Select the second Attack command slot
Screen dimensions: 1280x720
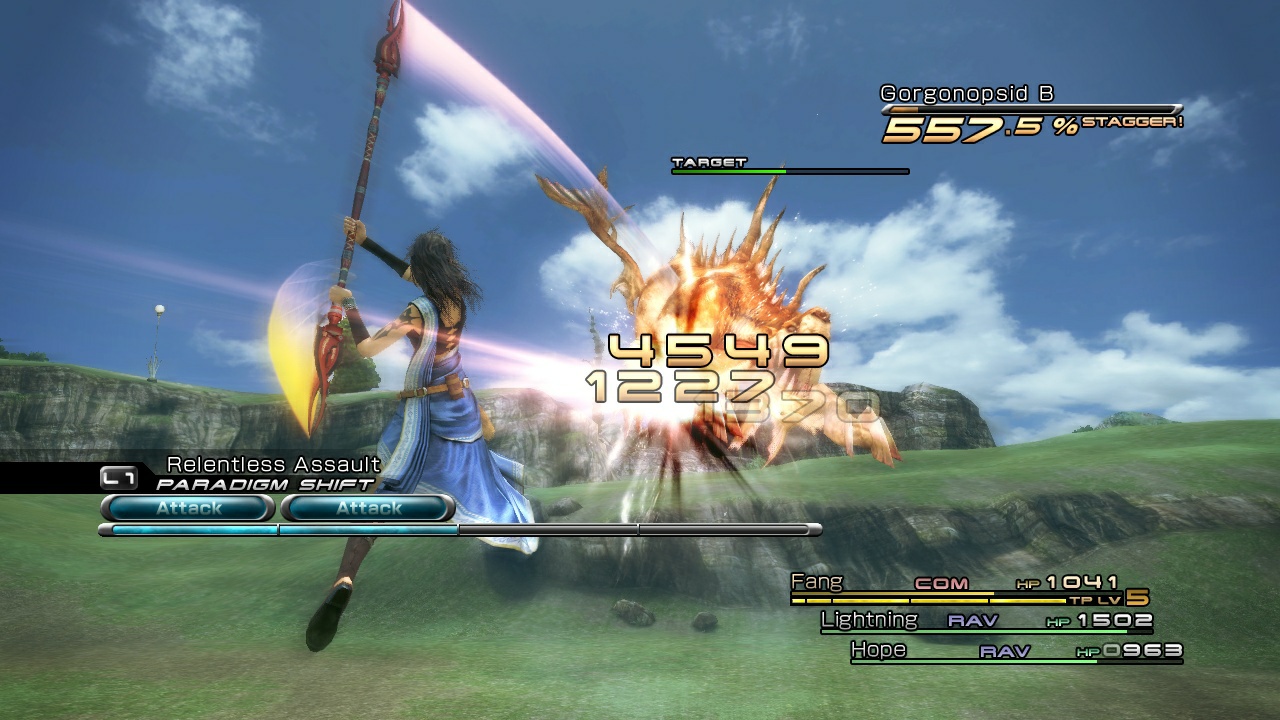[x=368, y=508]
